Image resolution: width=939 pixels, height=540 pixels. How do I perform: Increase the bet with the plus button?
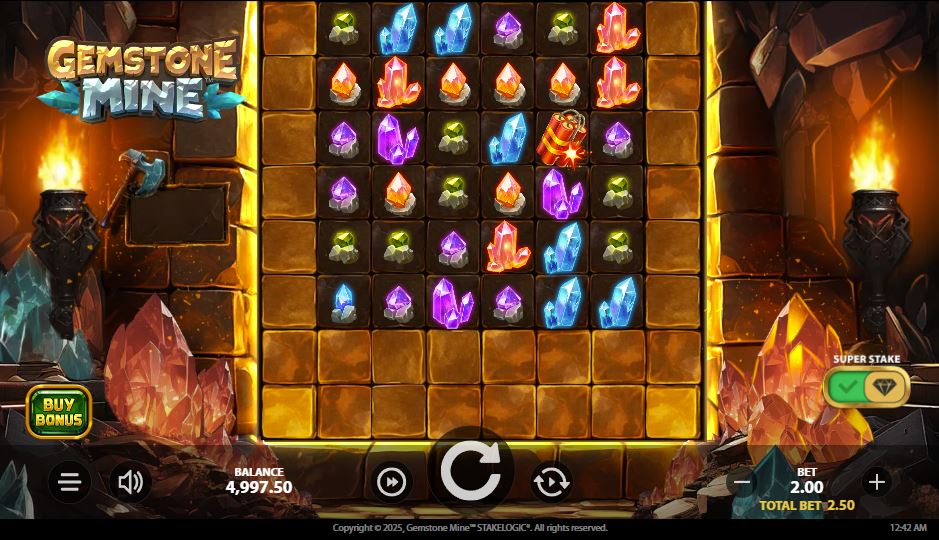(x=876, y=482)
